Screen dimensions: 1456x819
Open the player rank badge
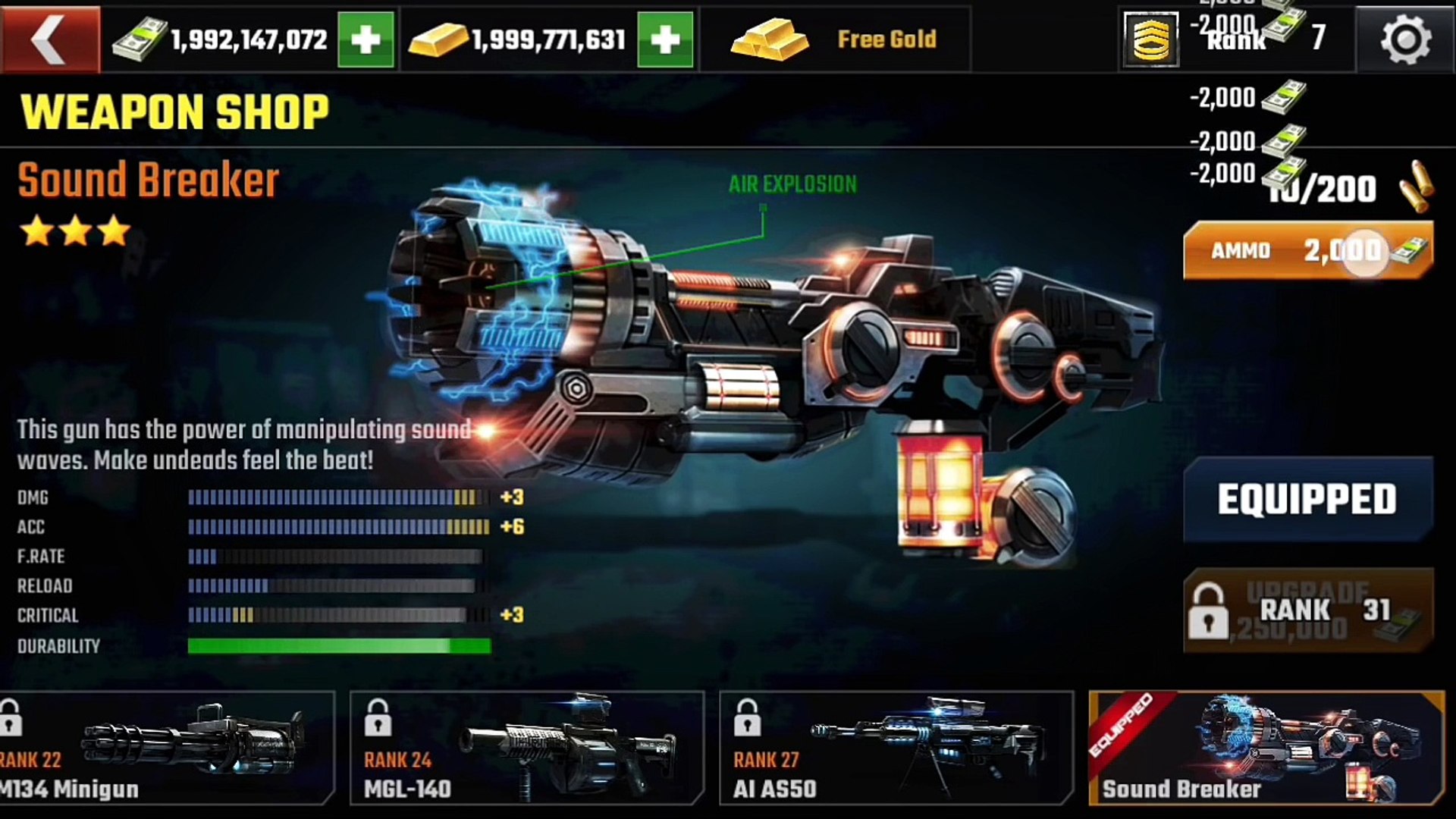1151,39
